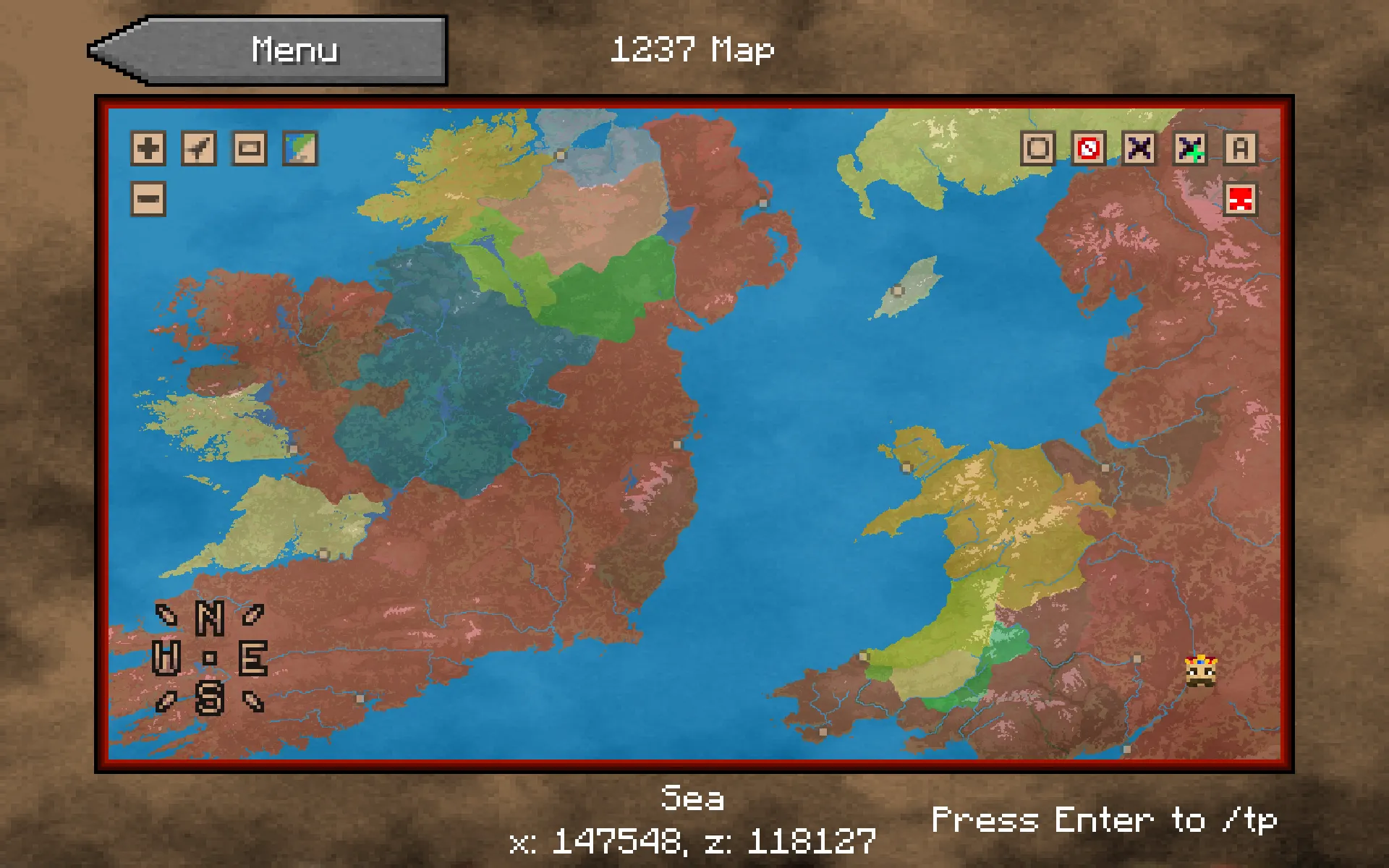Screen dimensions: 1389x868
Task: Click the sword icon map button
Action: (x=199, y=149)
